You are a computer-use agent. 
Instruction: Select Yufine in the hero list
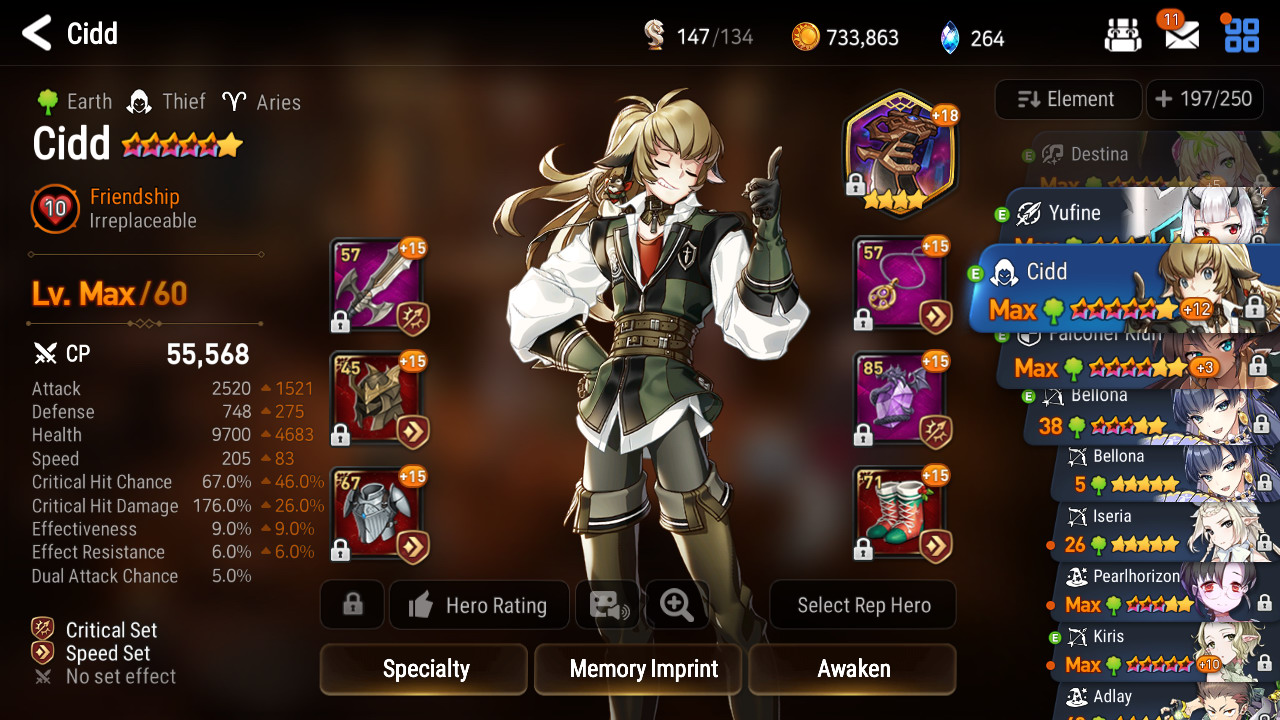1100,214
